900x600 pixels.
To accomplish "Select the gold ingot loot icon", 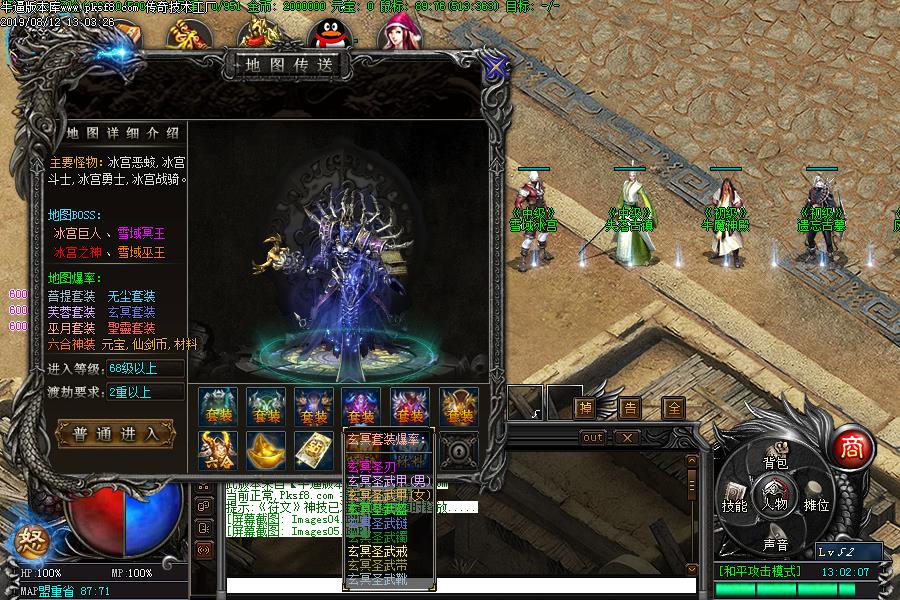I will coord(266,450).
